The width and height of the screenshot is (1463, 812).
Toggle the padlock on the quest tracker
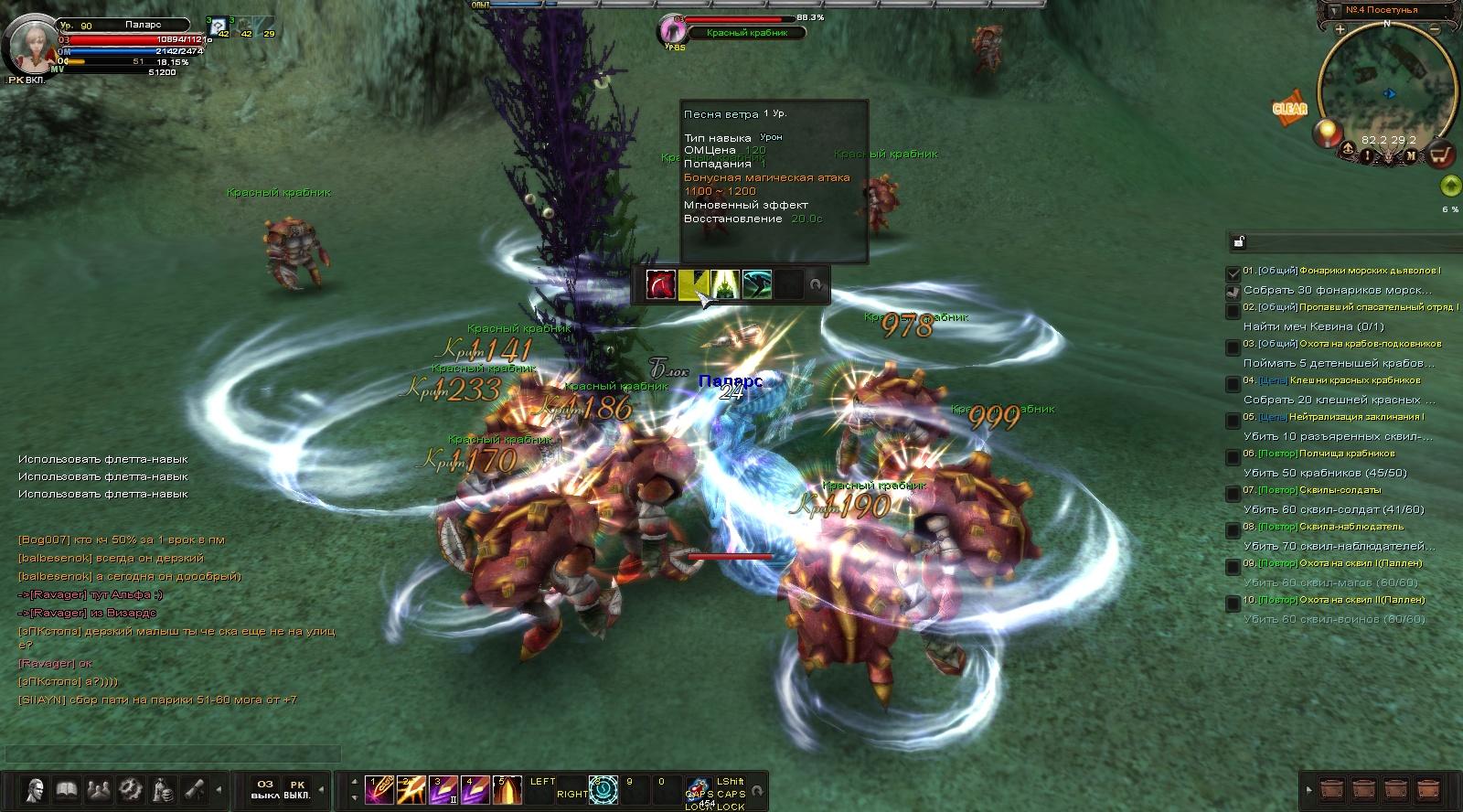[x=1239, y=242]
